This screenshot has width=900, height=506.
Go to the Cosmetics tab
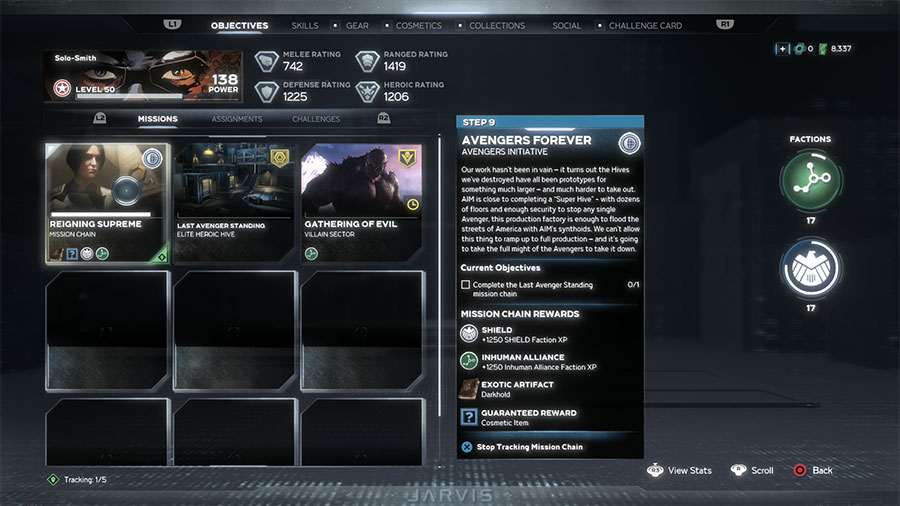[x=419, y=26]
